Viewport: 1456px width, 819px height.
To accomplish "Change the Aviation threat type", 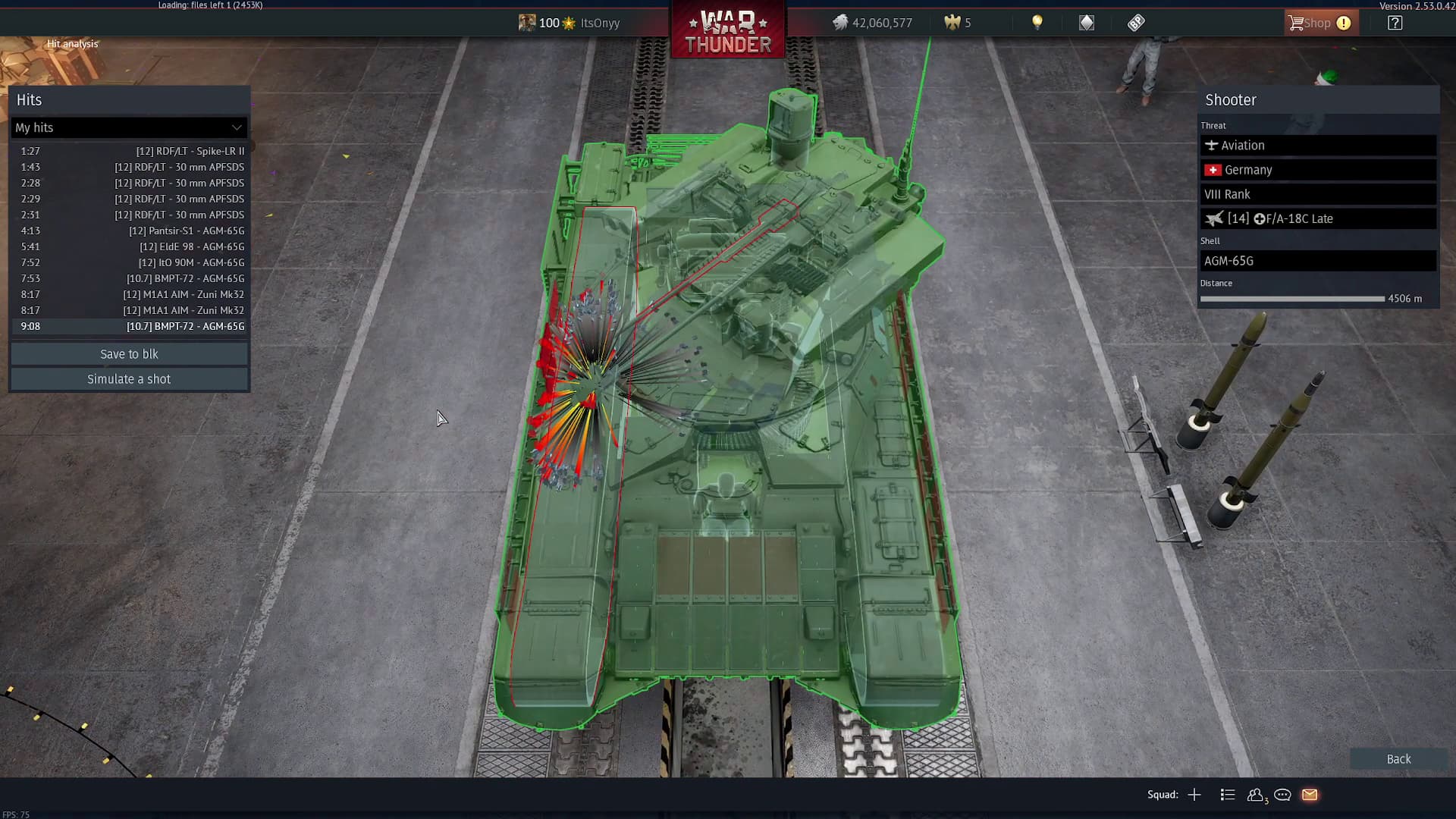I will pos(1317,146).
